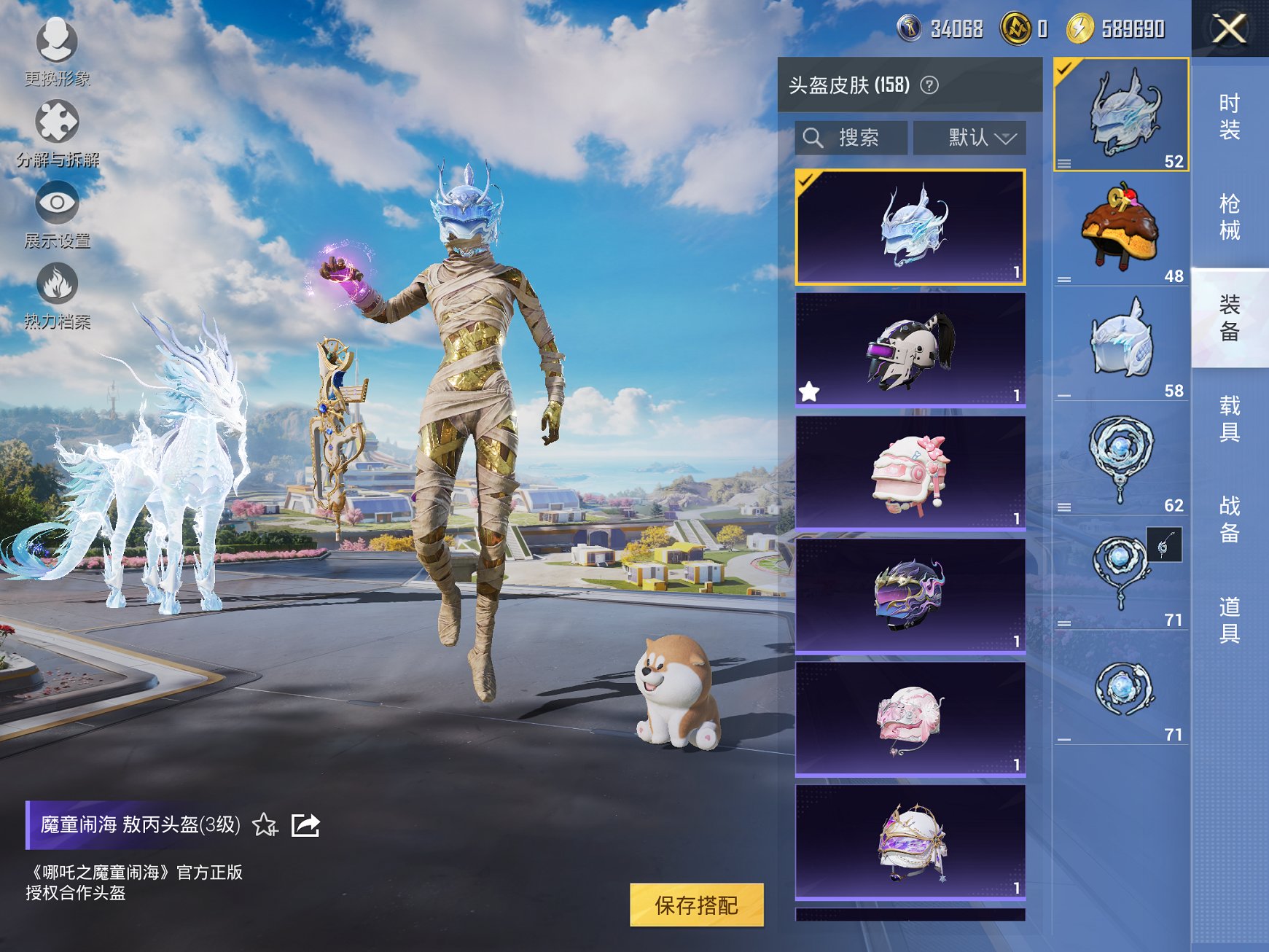Click the magnifier icon in the search bar
The image size is (1269, 952).
pyautogui.click(x=814, y=137)
